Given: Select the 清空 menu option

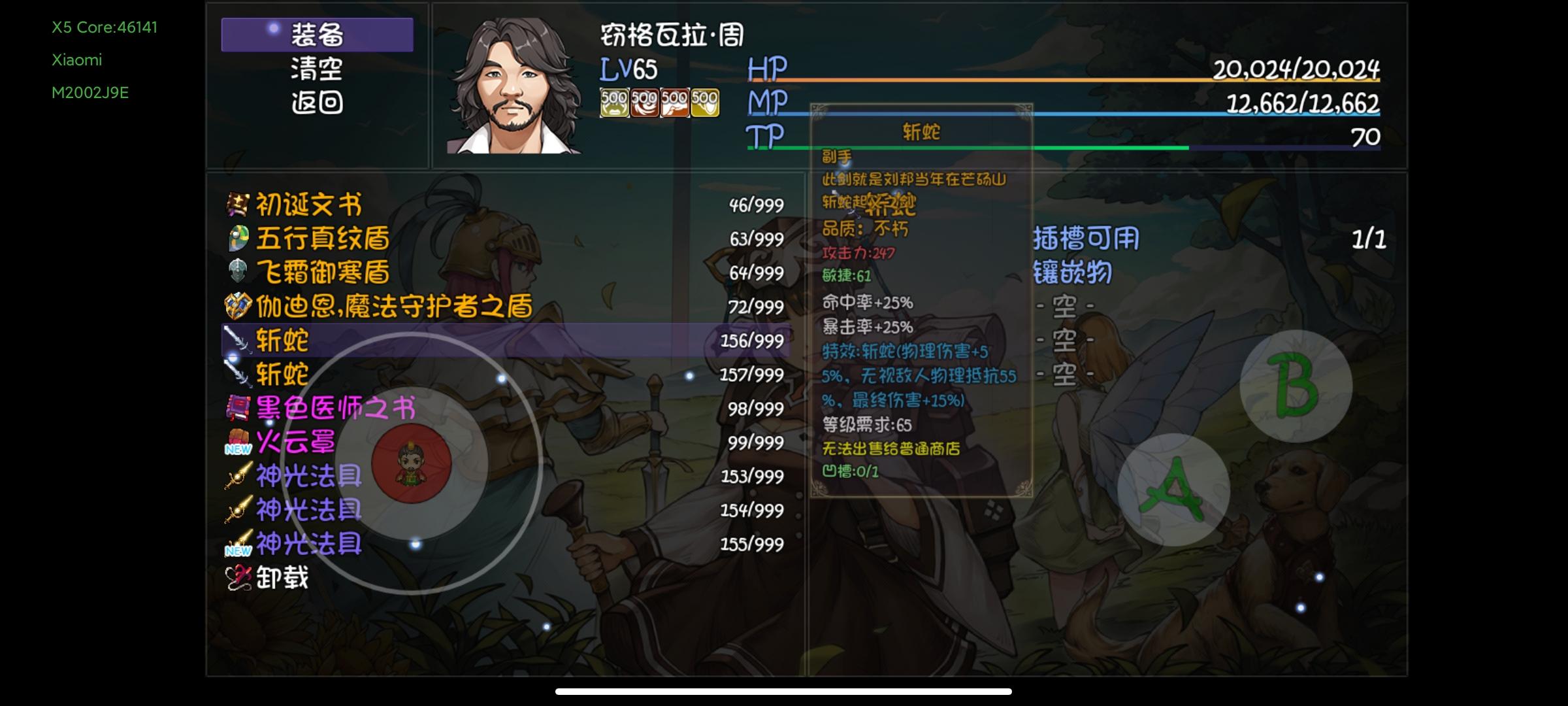Looking at the screenshot, I should click(x=318, y=68).
